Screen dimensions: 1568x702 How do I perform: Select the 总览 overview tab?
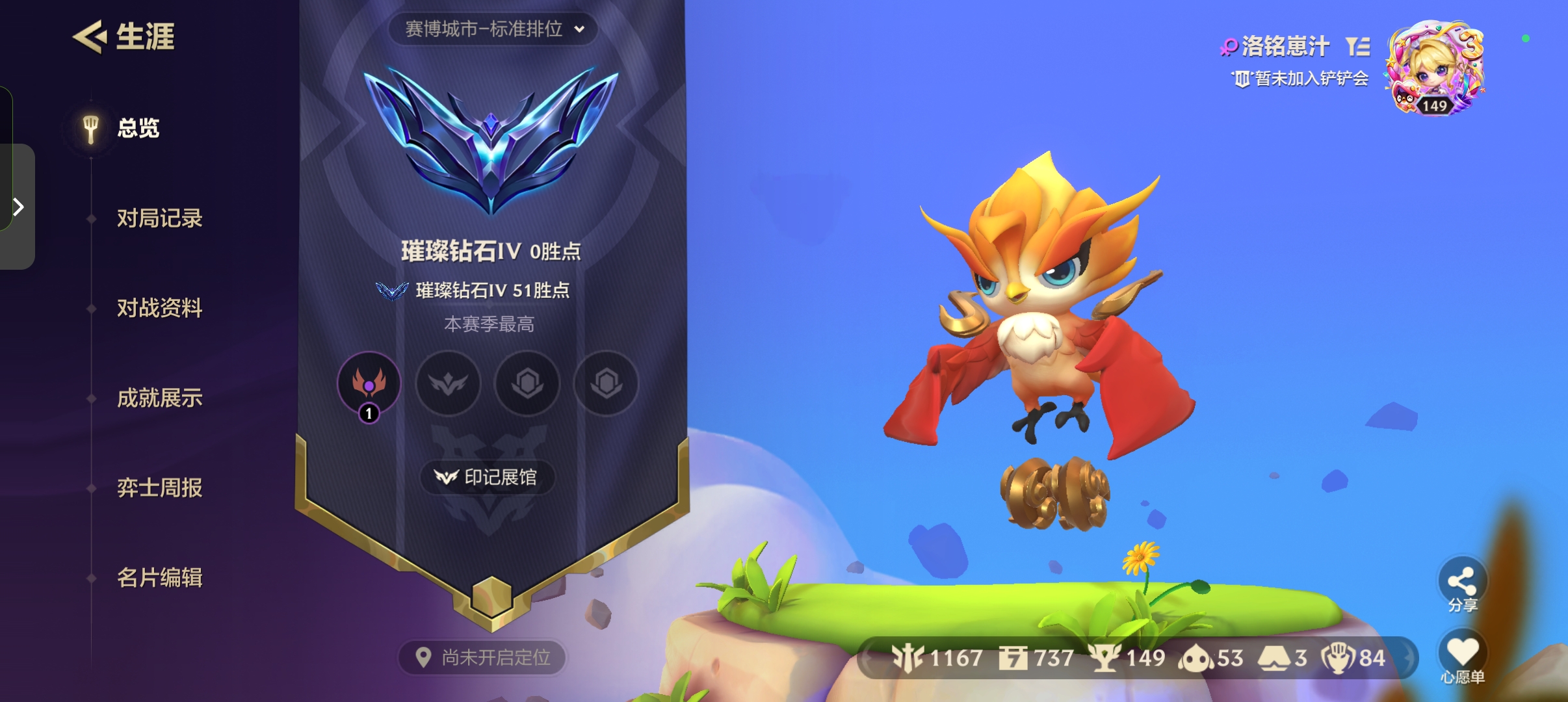138,128
